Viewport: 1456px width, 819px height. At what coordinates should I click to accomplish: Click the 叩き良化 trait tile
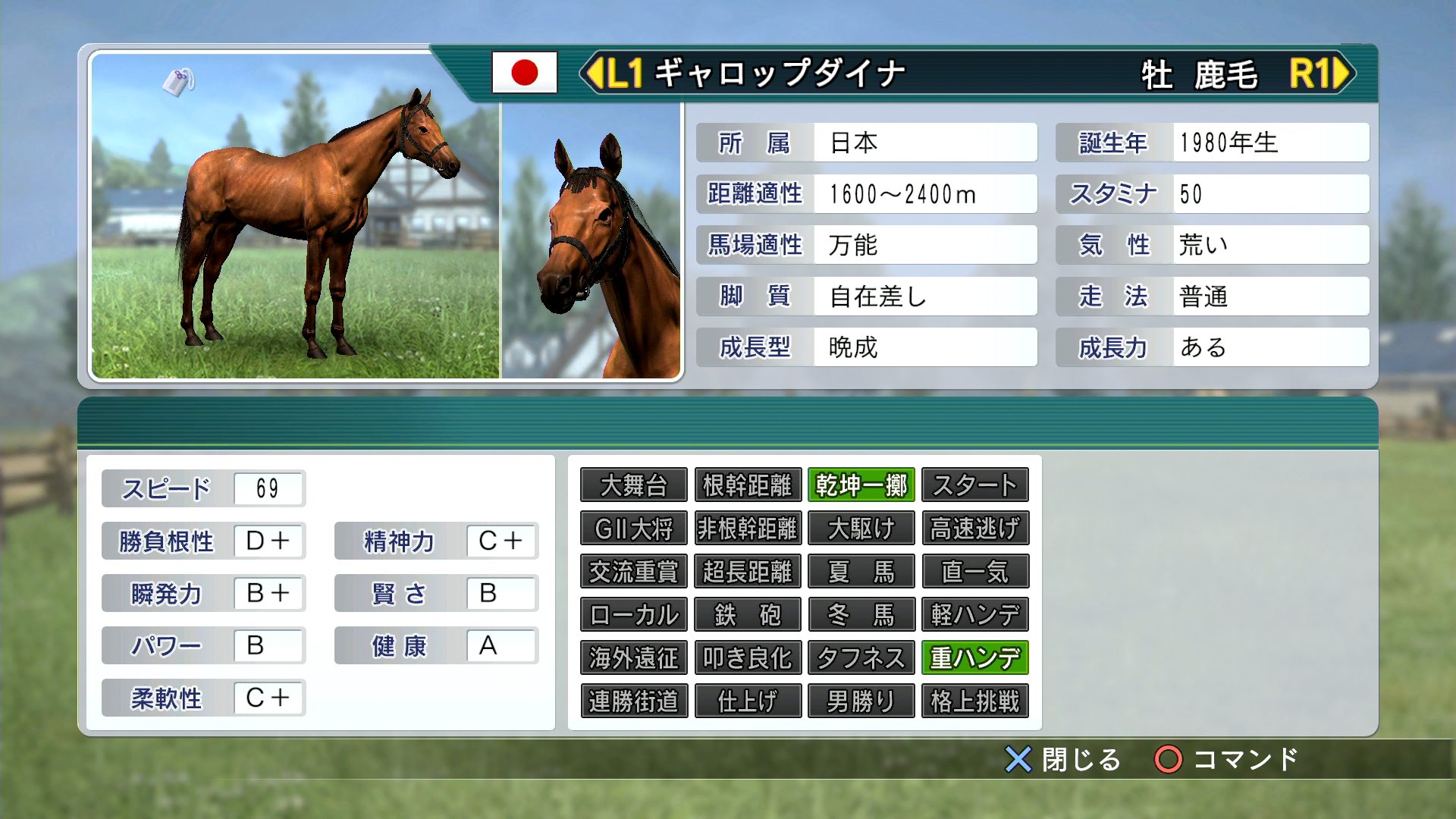pyautogui.click(x=748, y=658)
